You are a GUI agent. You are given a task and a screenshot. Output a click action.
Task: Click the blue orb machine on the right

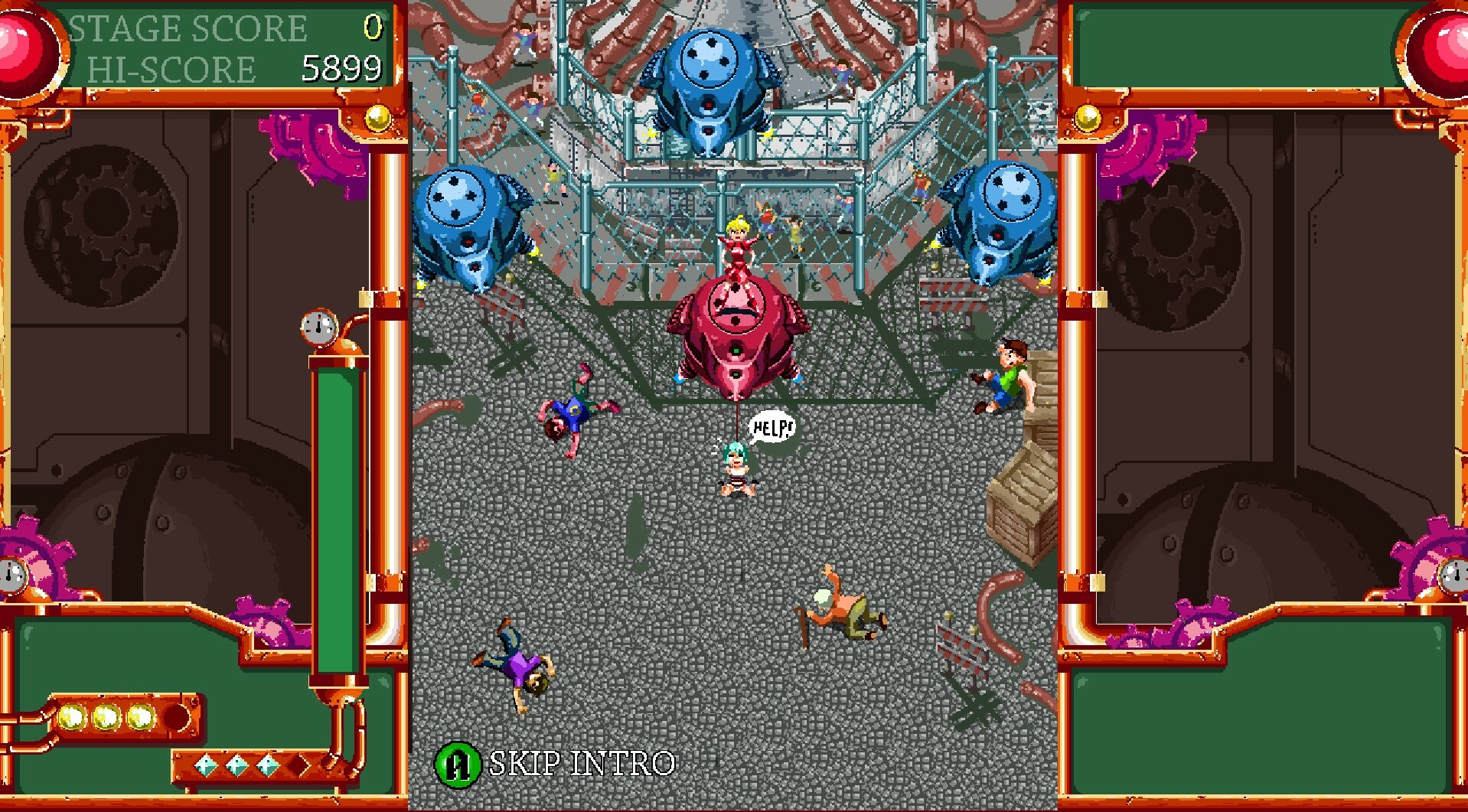pos(1003,222)
